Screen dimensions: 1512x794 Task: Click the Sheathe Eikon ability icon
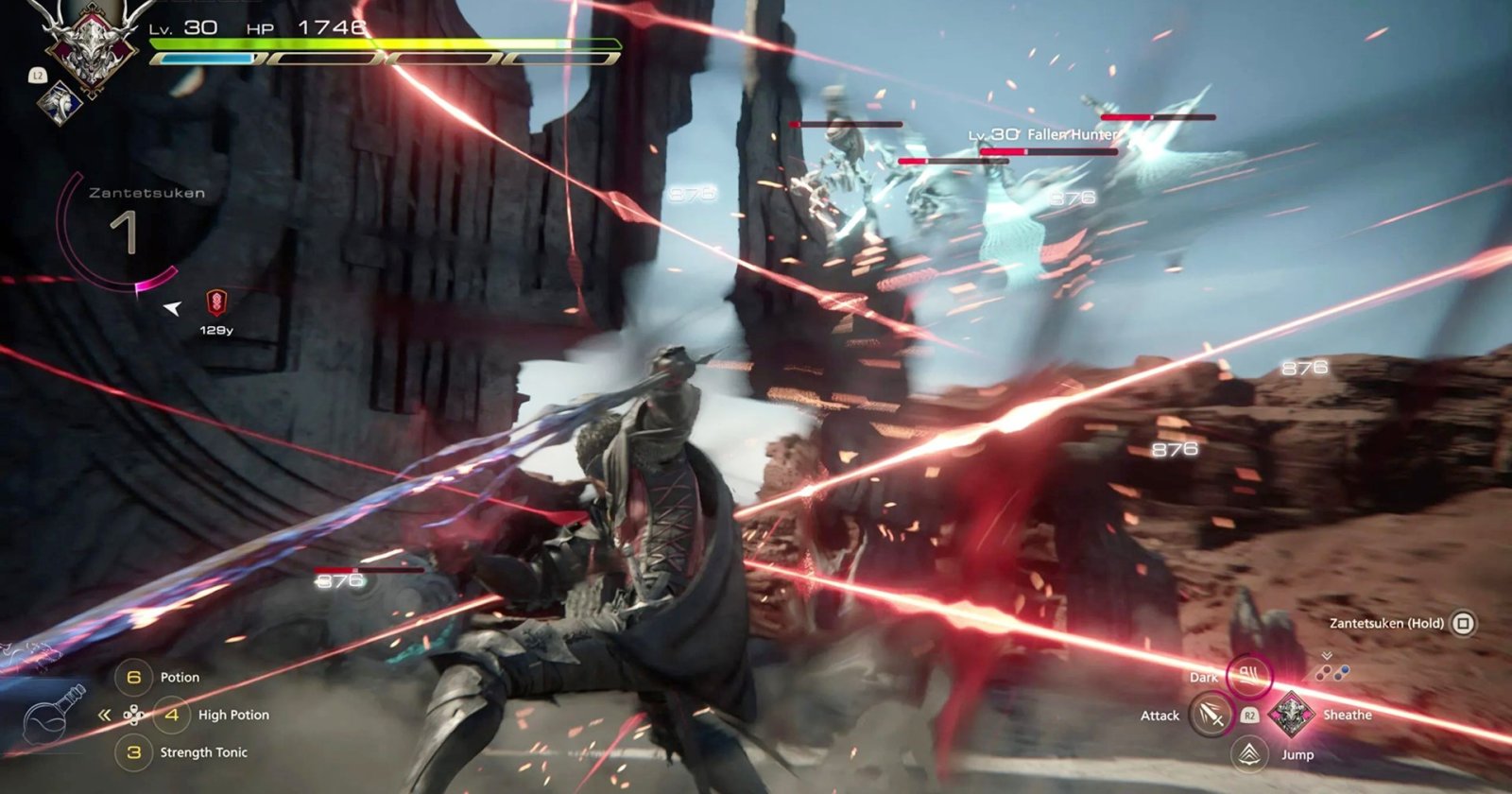(x=1291, y=715)
